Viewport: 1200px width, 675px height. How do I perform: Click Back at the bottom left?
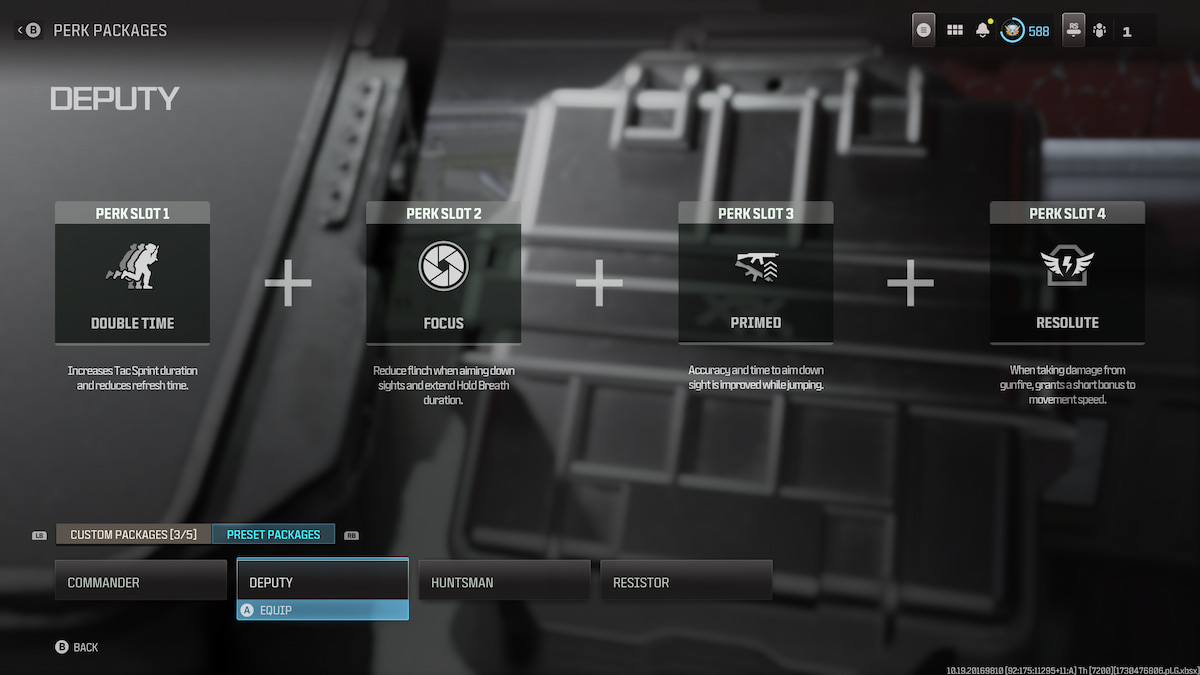pyautogui.click(x=77, y=647)
